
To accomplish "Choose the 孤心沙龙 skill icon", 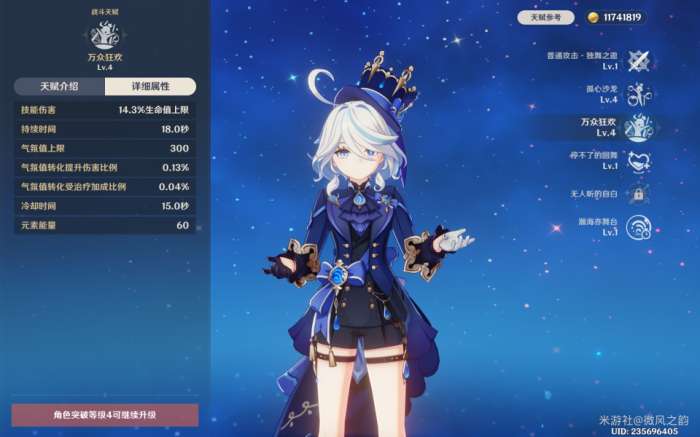I will click(x=638, y=94).
